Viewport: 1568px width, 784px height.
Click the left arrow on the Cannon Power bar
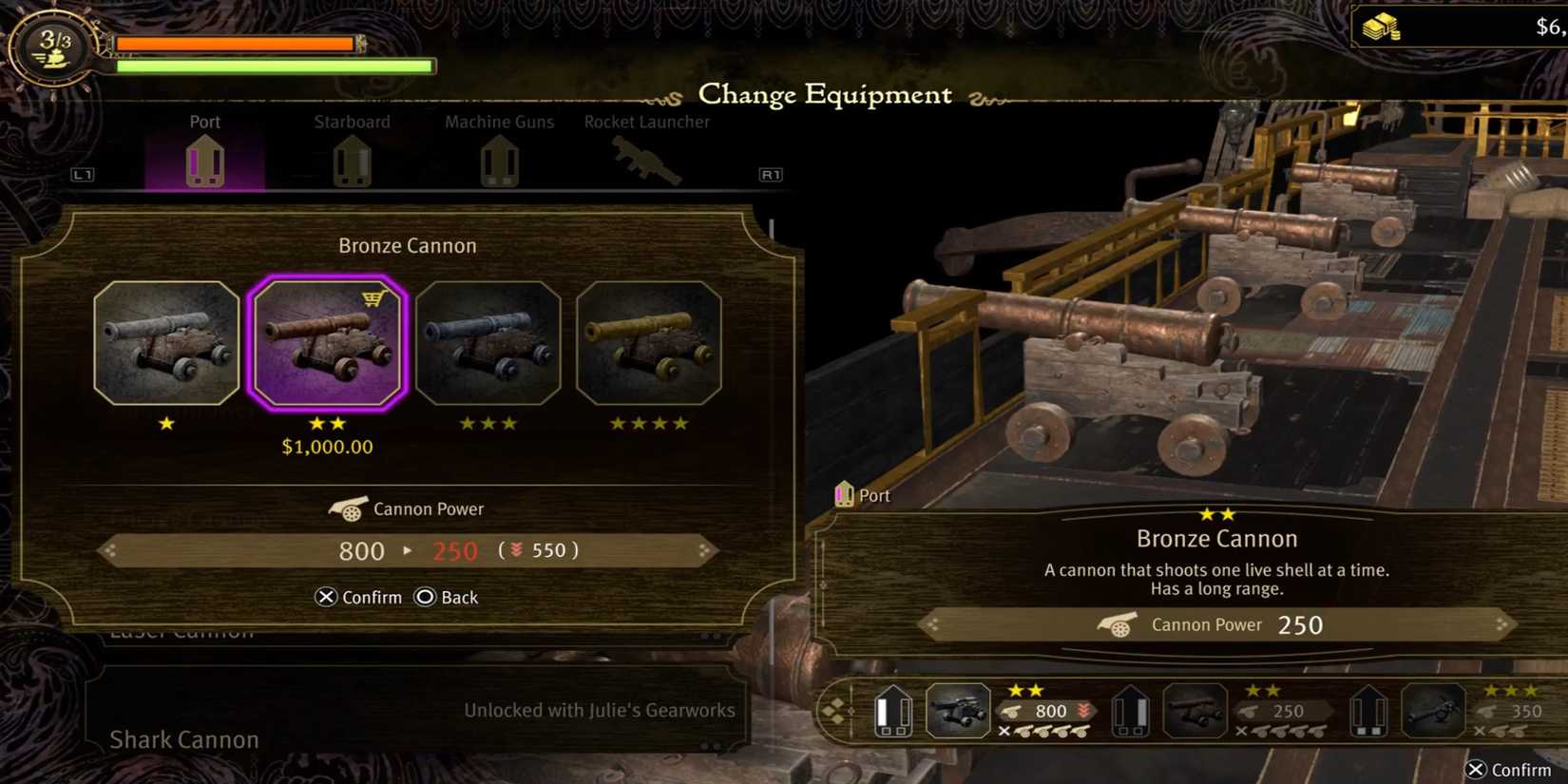pos(109,550)
